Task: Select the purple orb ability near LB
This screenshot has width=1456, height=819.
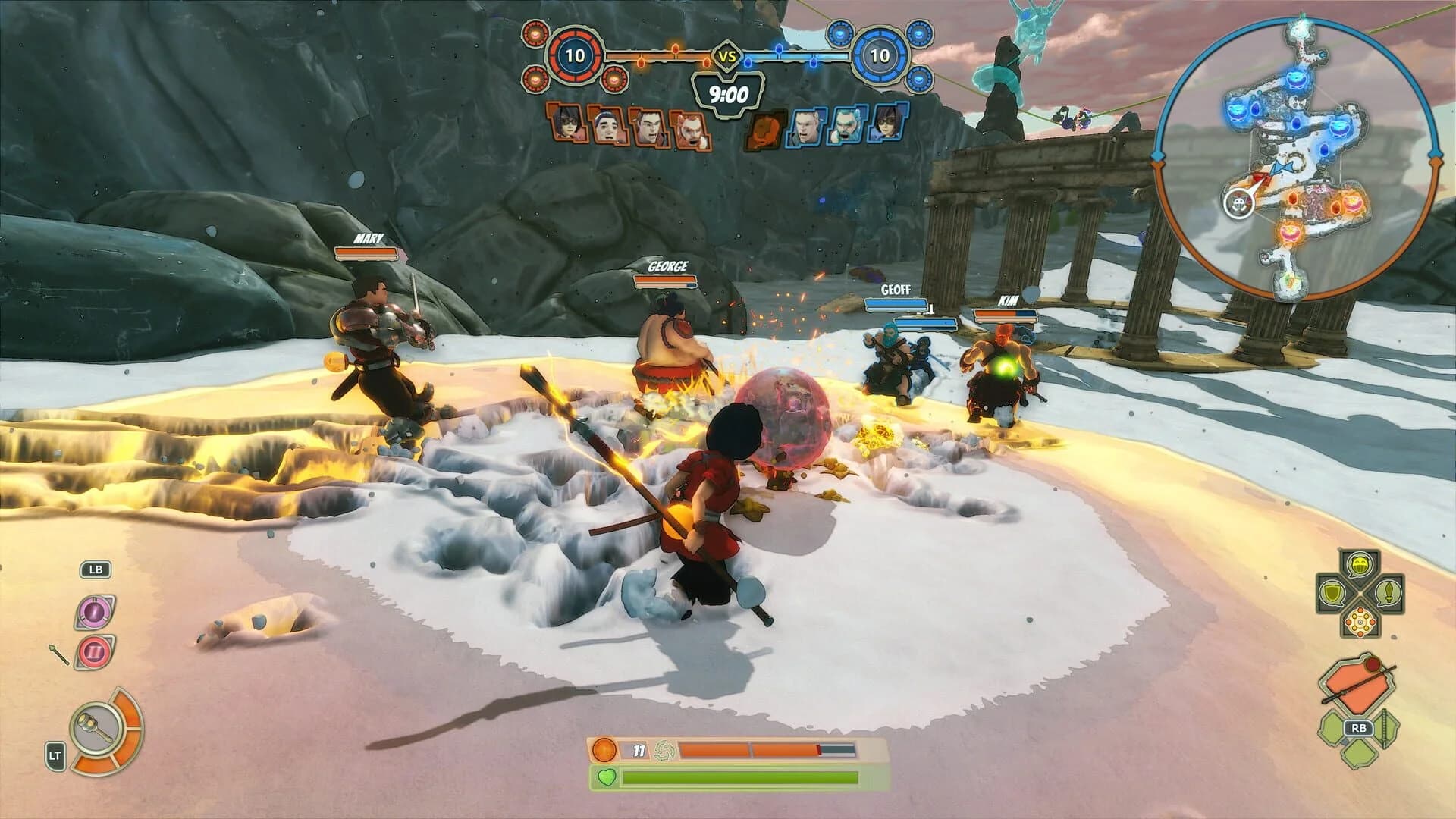Action: tap(95, 612)
